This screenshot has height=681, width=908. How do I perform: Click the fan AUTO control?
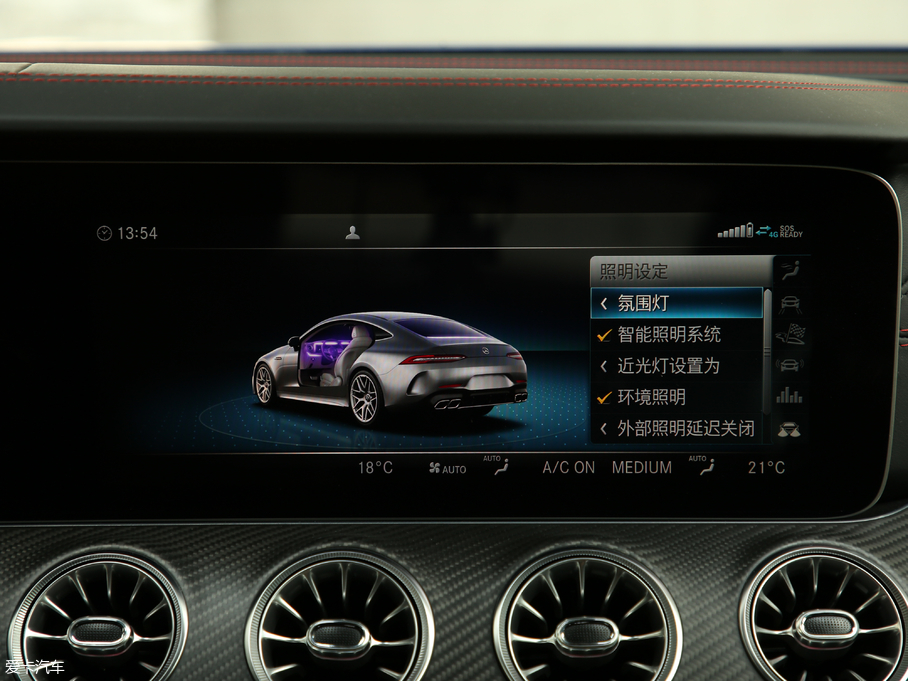point(447,468)
